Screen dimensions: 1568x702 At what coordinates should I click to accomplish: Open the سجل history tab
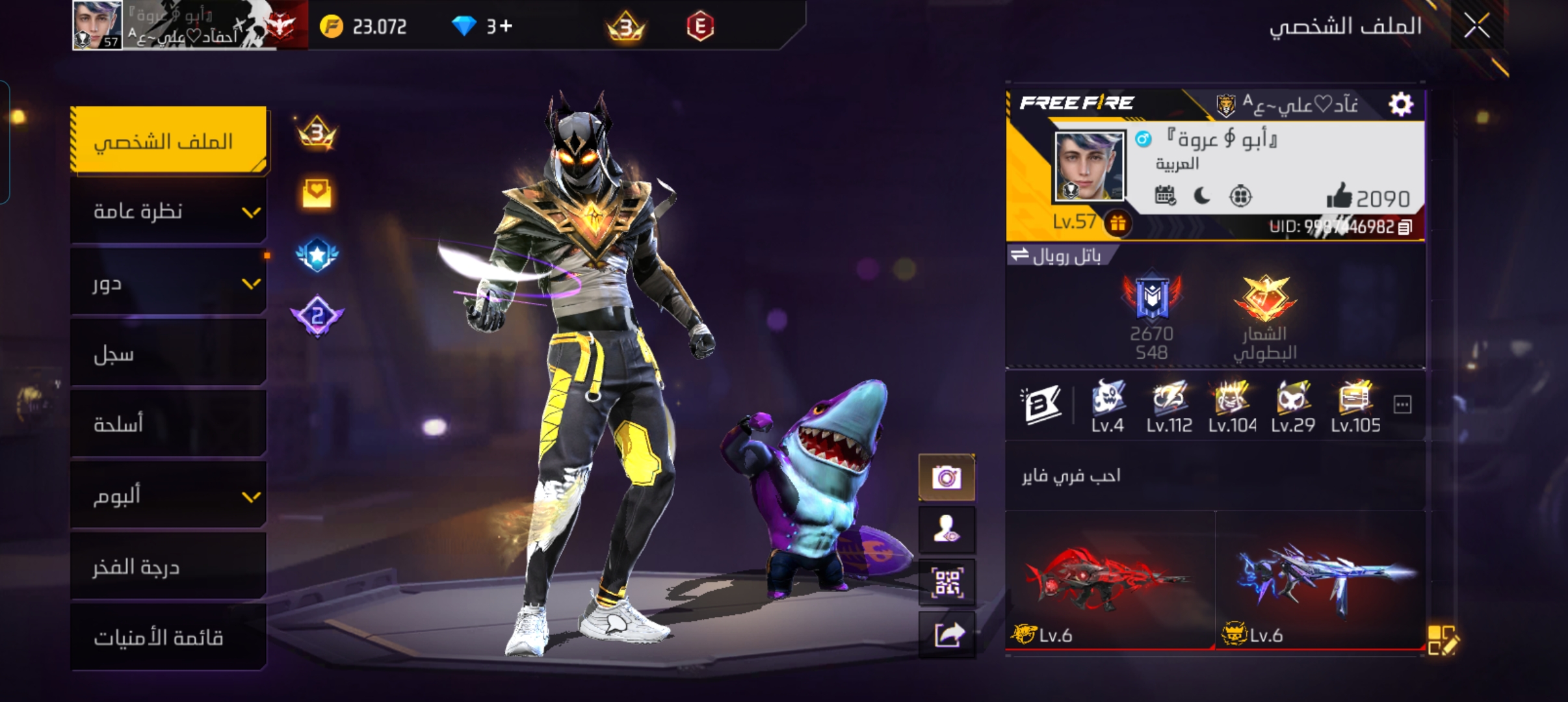(x=168, y=354)
